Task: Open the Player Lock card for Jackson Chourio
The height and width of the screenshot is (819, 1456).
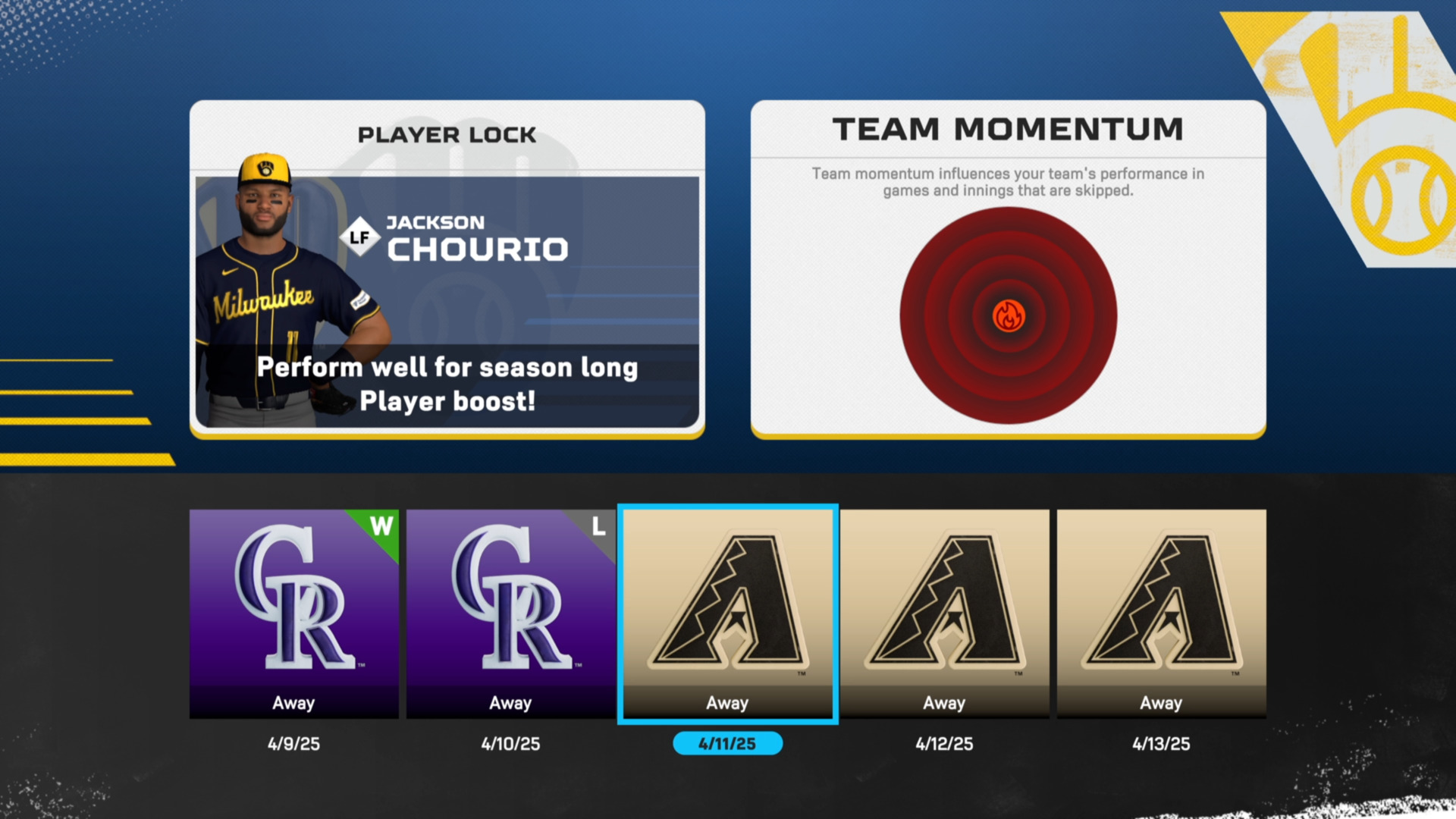Action: (447, 269)
